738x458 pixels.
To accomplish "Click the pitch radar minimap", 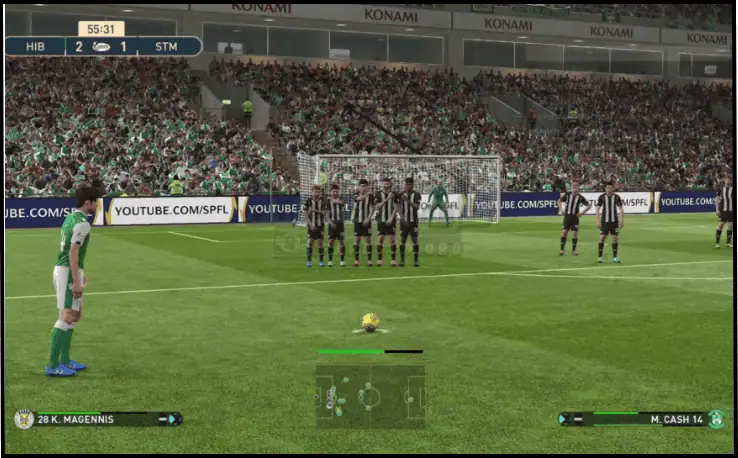I will click(370, 396).
